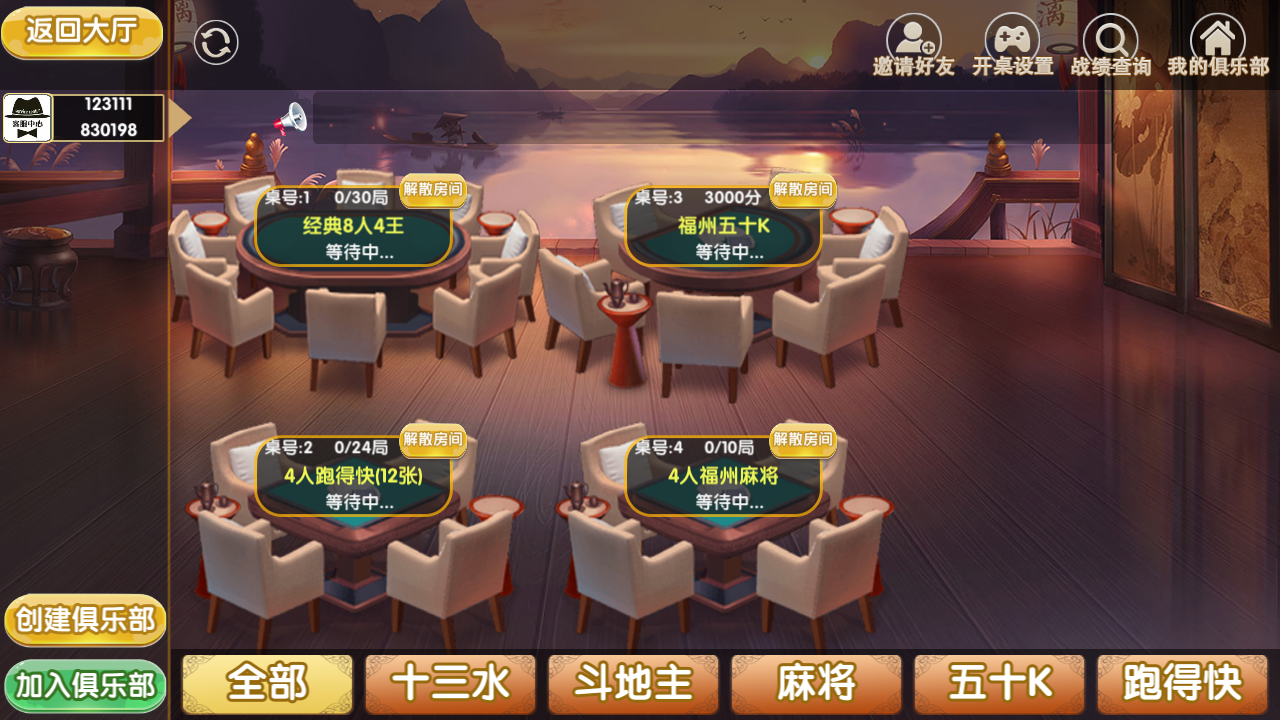Dissolve the 4人跑得快 table room
Screen dimensions: 1280x720
point(435,441)
